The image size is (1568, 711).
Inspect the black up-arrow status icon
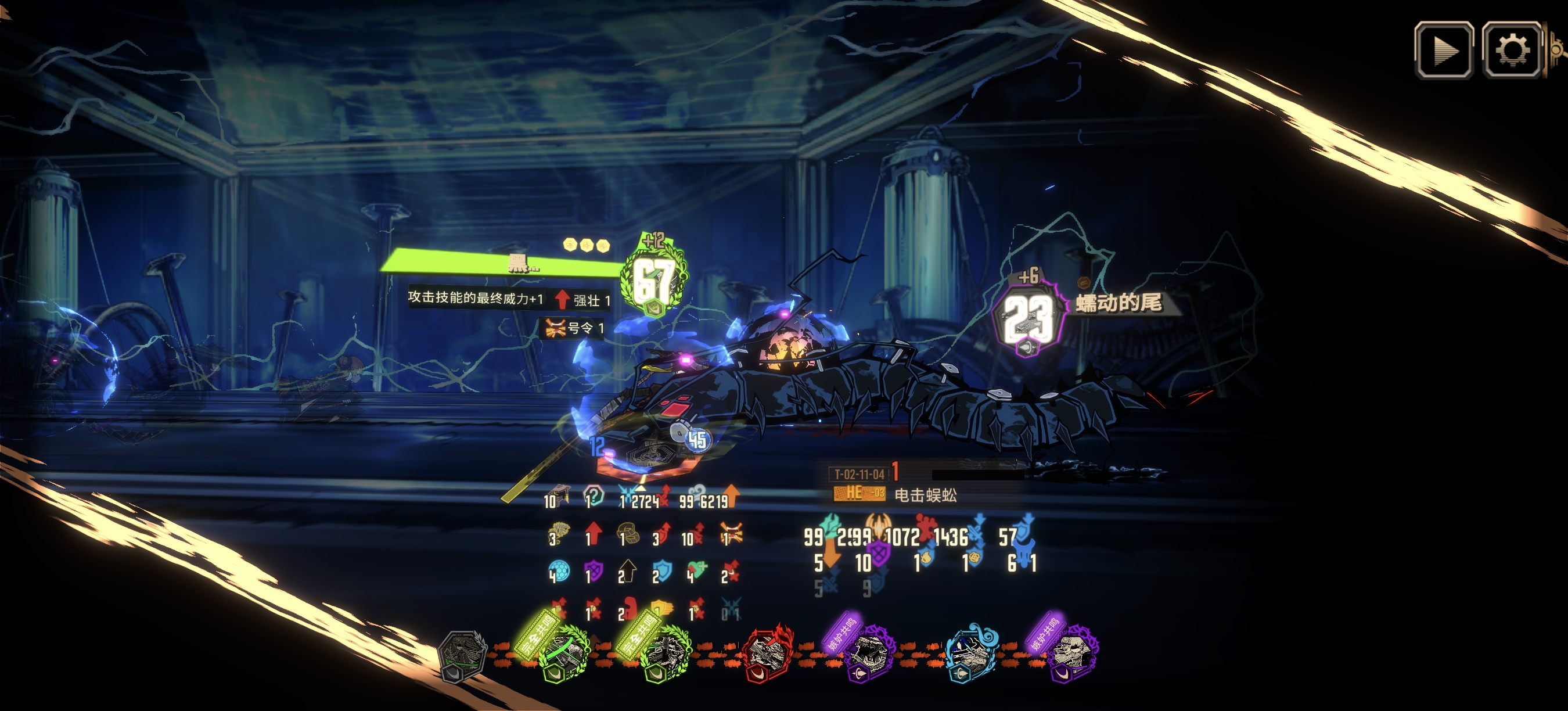[628, 572]
